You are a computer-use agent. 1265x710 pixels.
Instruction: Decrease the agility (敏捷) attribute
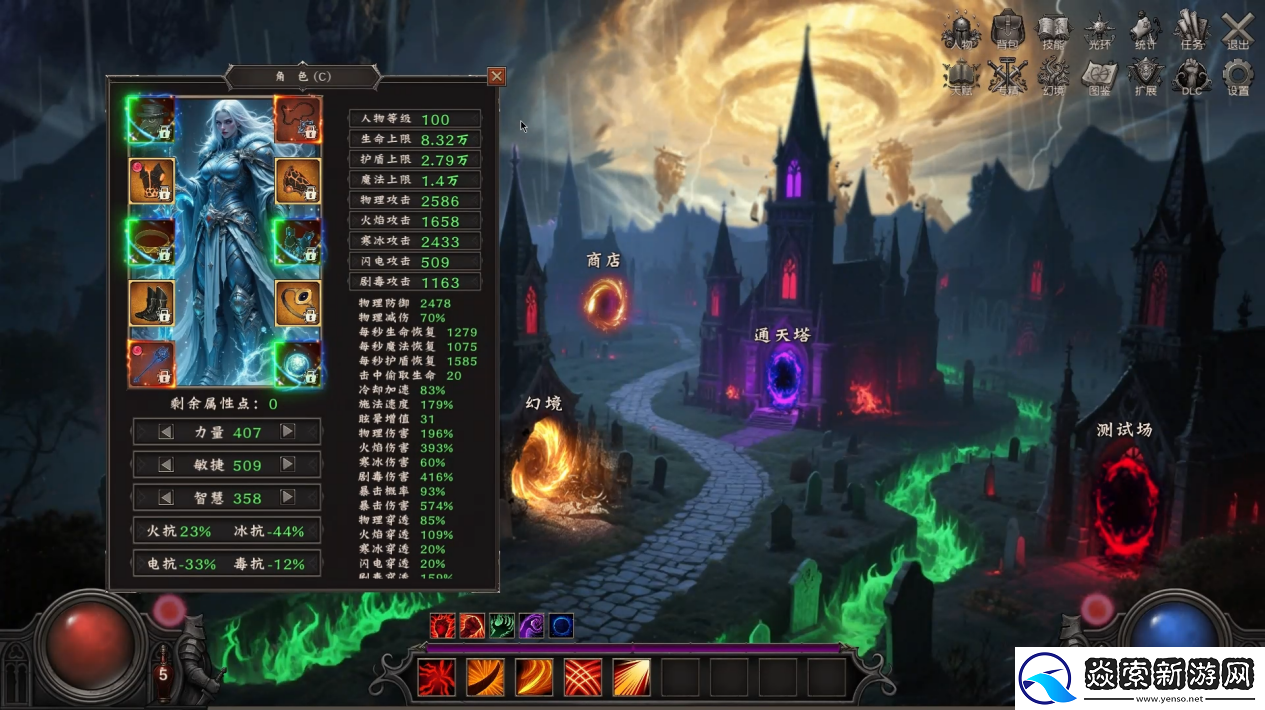pos(167,465)
